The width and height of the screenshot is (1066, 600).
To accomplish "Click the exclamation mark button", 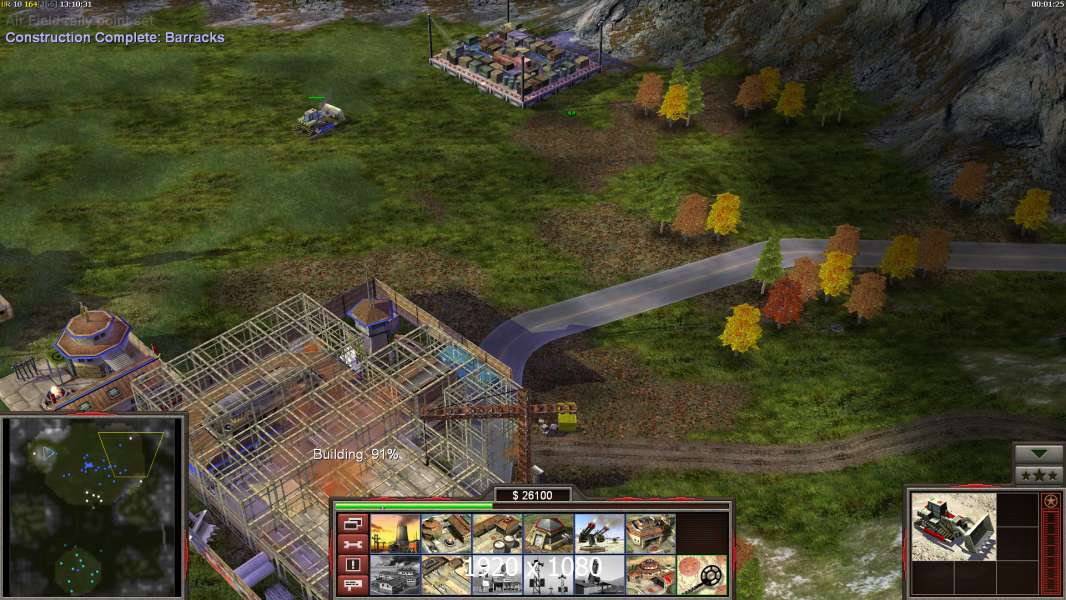I will [351, 564].
